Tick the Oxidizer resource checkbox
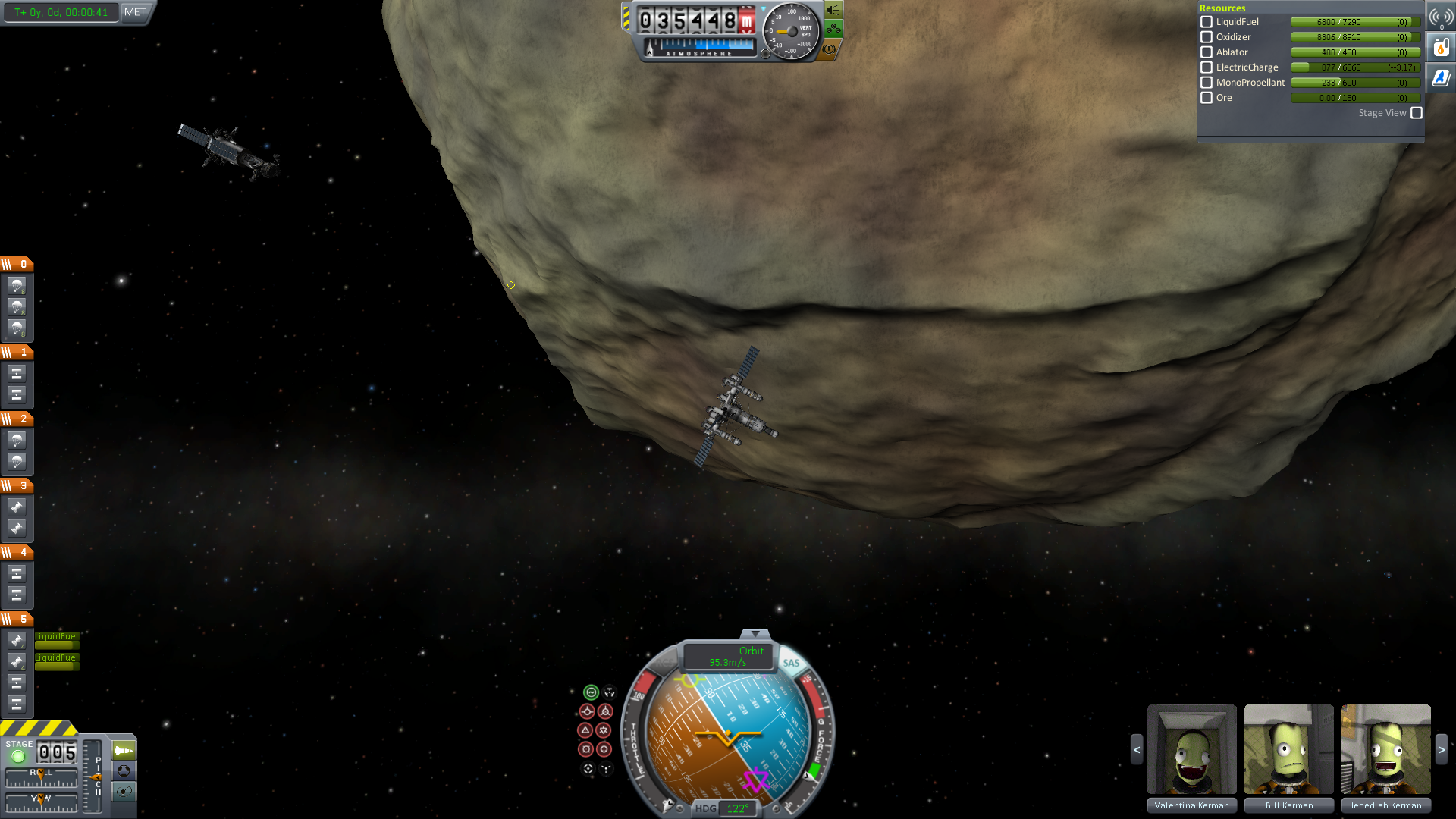 click(1207, 37)
